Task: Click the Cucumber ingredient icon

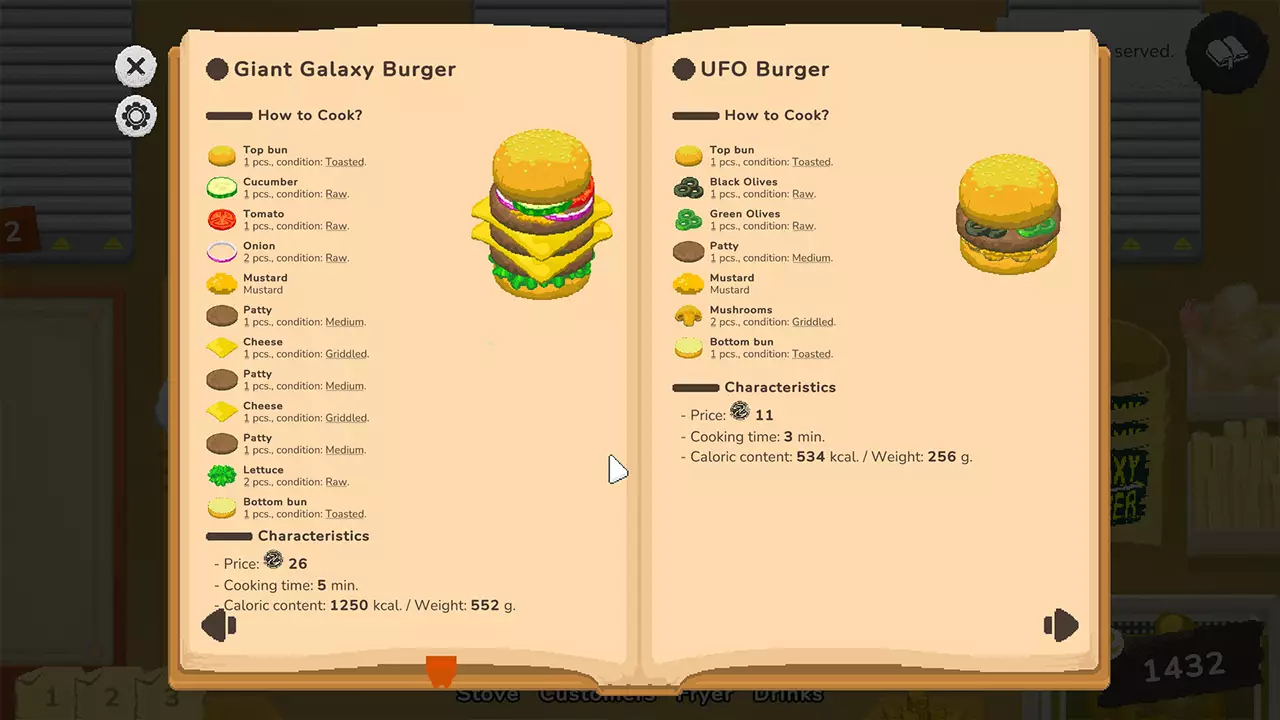Action: [221, 188]
